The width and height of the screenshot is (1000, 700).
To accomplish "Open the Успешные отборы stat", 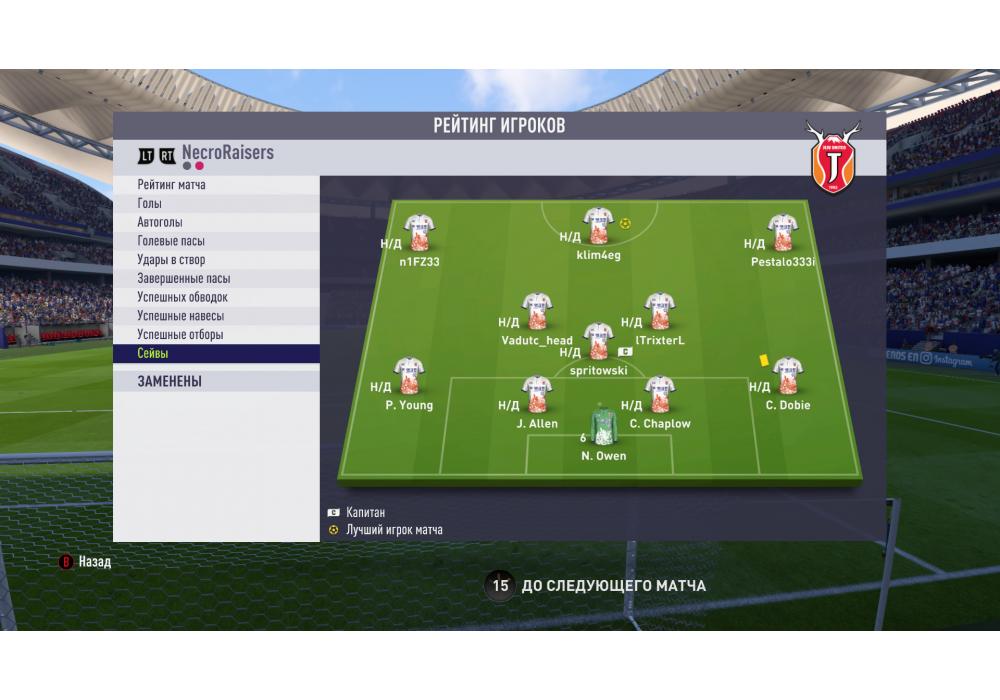I will click(x=216, y=335).
